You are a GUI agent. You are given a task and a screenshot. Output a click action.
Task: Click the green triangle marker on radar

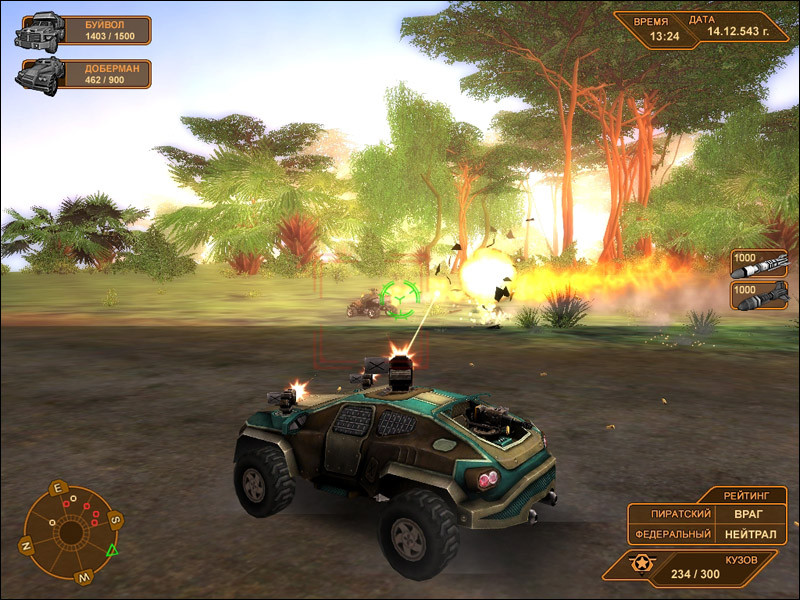pyautogui.click(x=112, y=549)
